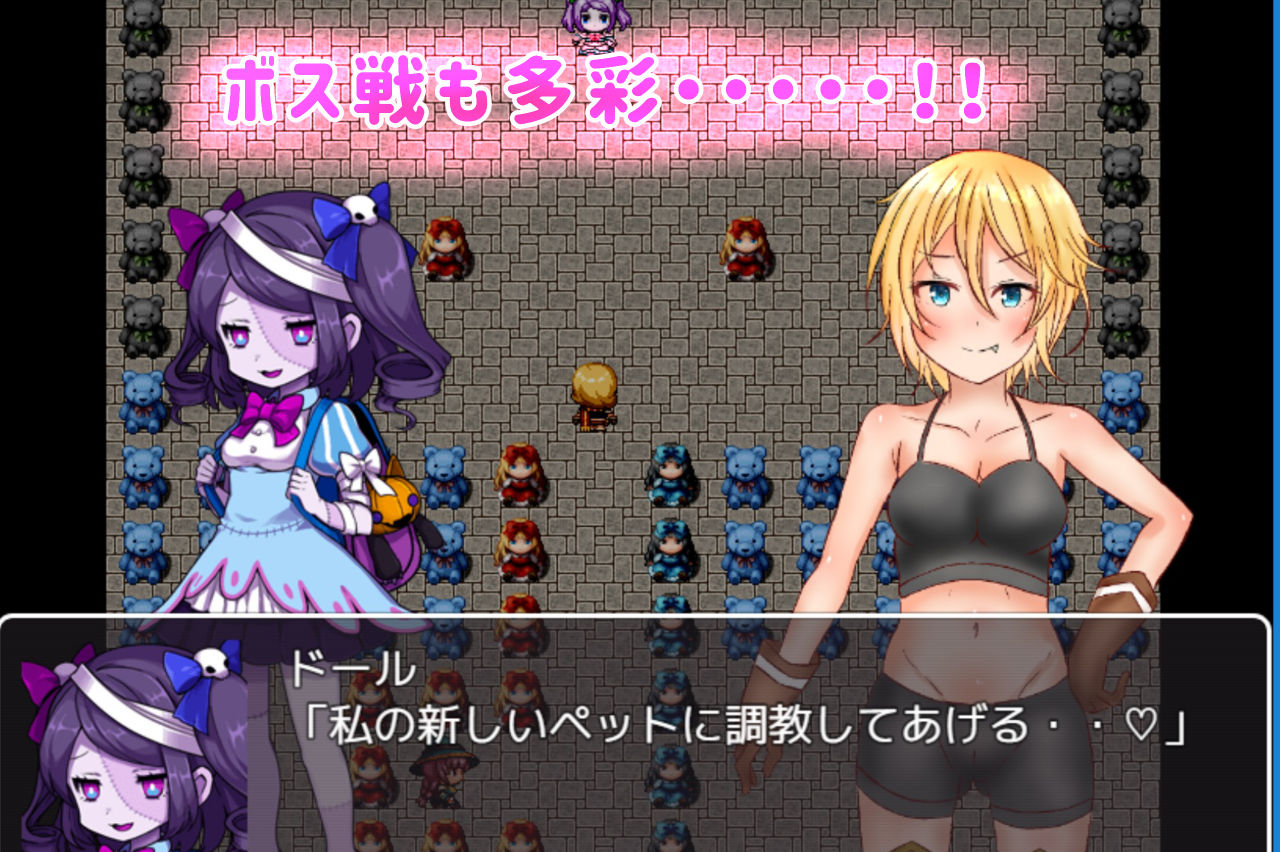Click Doll's portrait in the dialogue window
This screenshot has height=852, width=1280.
[120, 750]
